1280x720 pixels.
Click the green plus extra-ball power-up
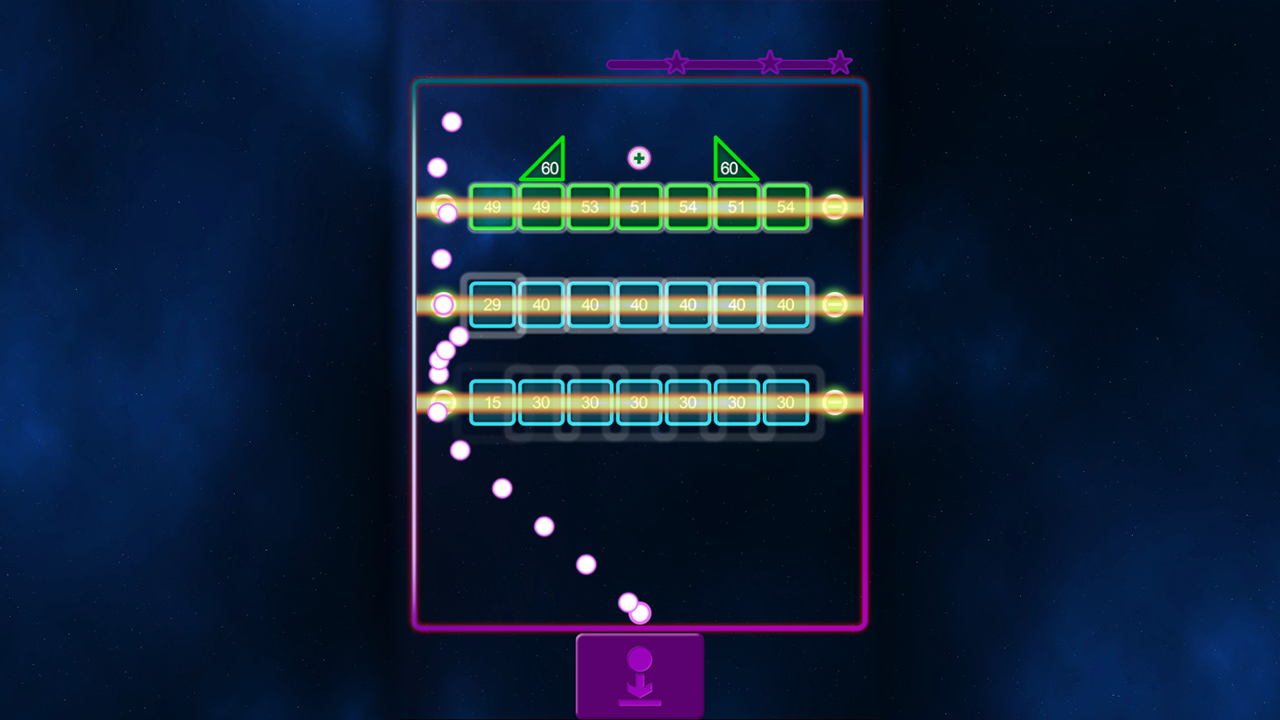click(x=638, y=158)
